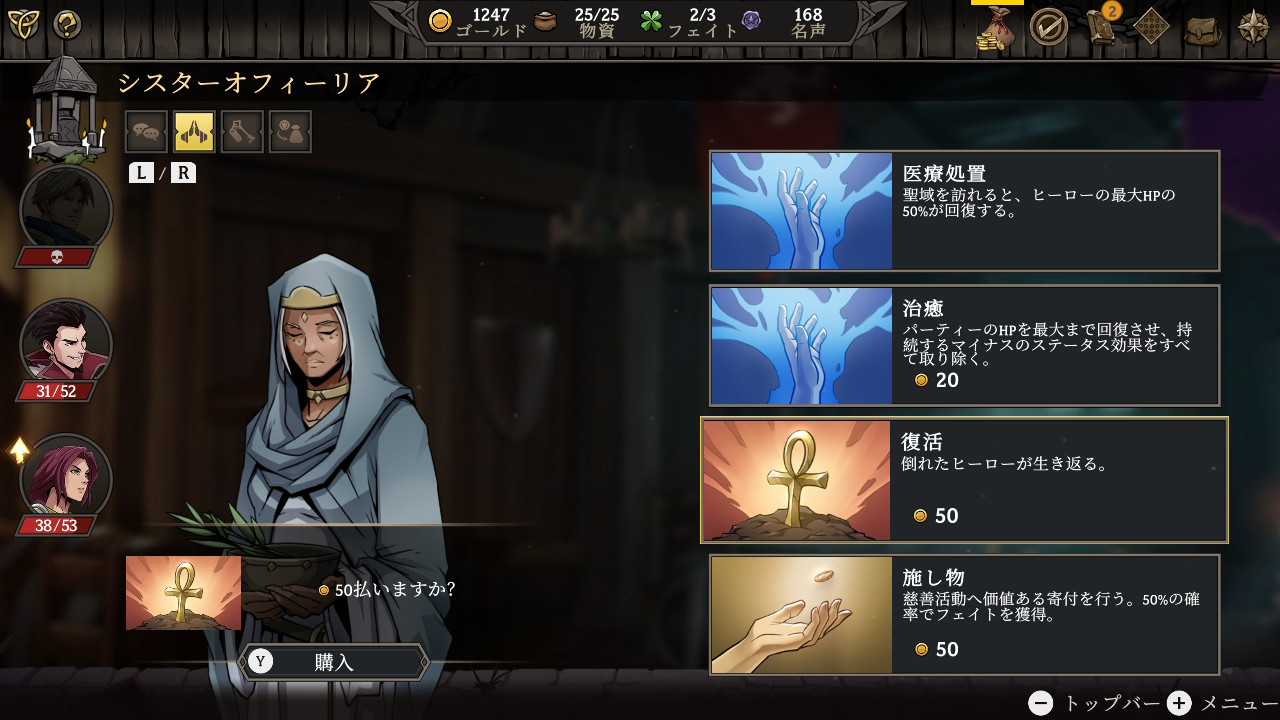Select the 復活 resurrection service
The width and height of the screenshot is (1280, 720).
(964, 481)
